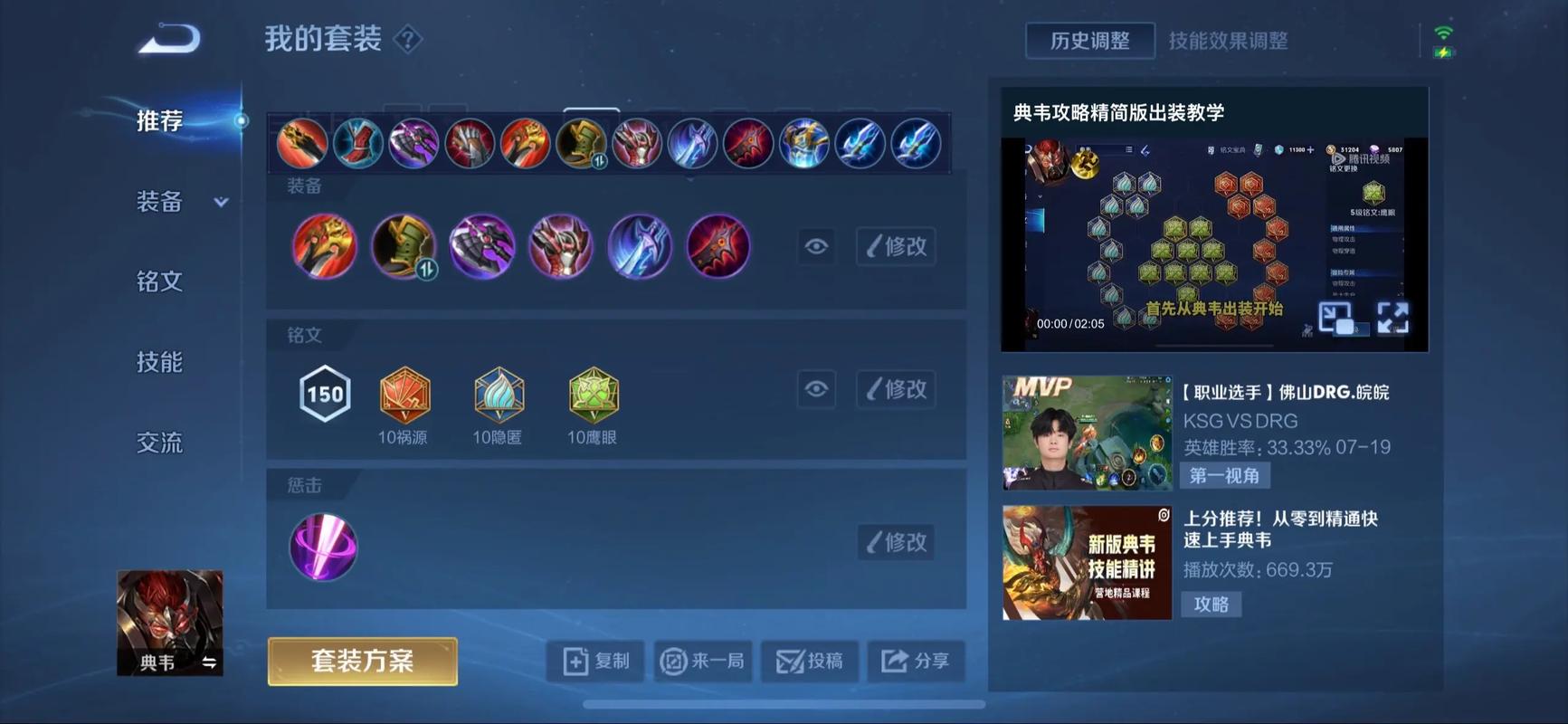Expand the 装备 sidebar chevron
Viewport: 1568px width, 724px height.
point(222,204)
